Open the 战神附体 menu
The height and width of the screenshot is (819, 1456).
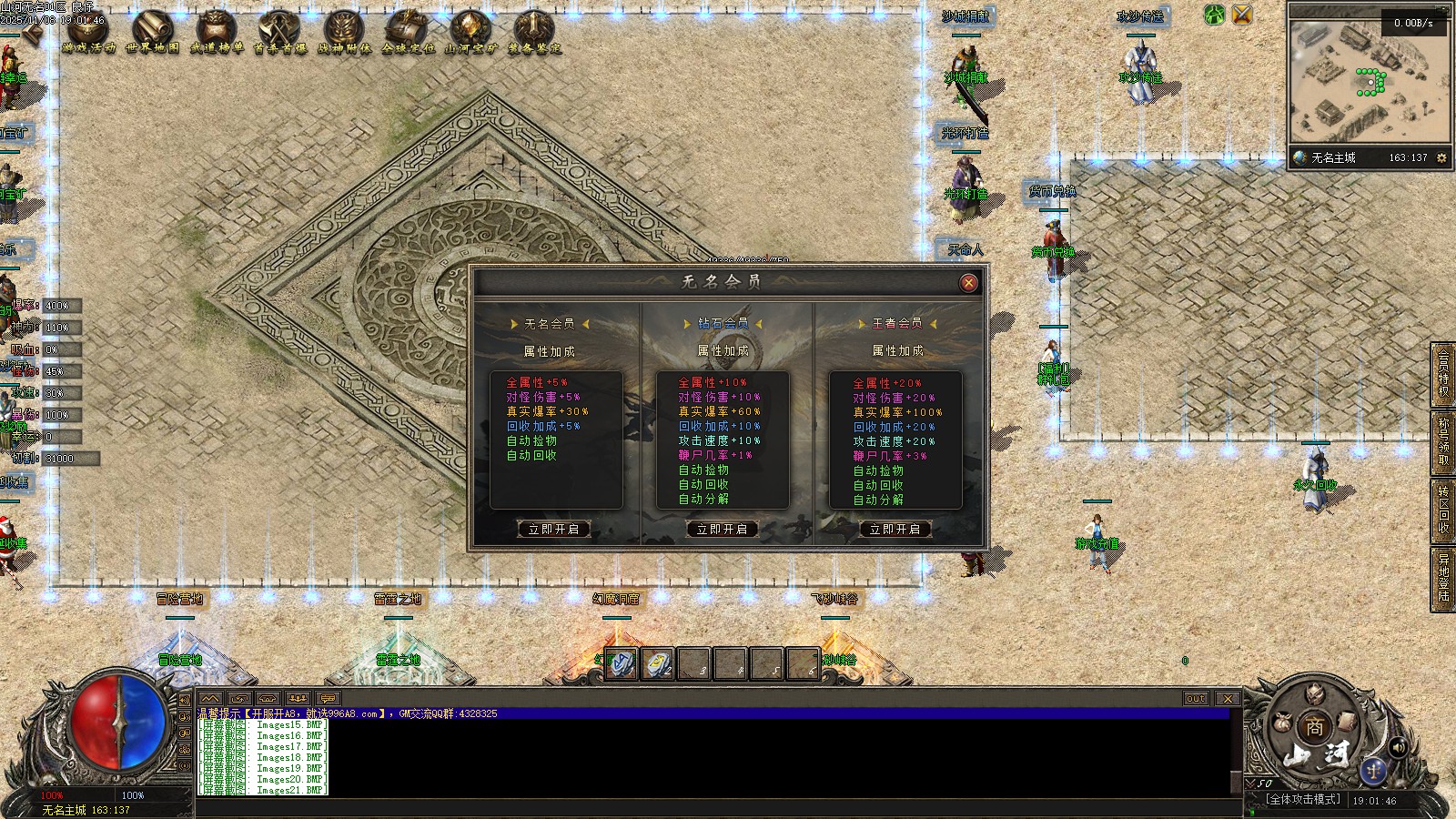[344, 32]
